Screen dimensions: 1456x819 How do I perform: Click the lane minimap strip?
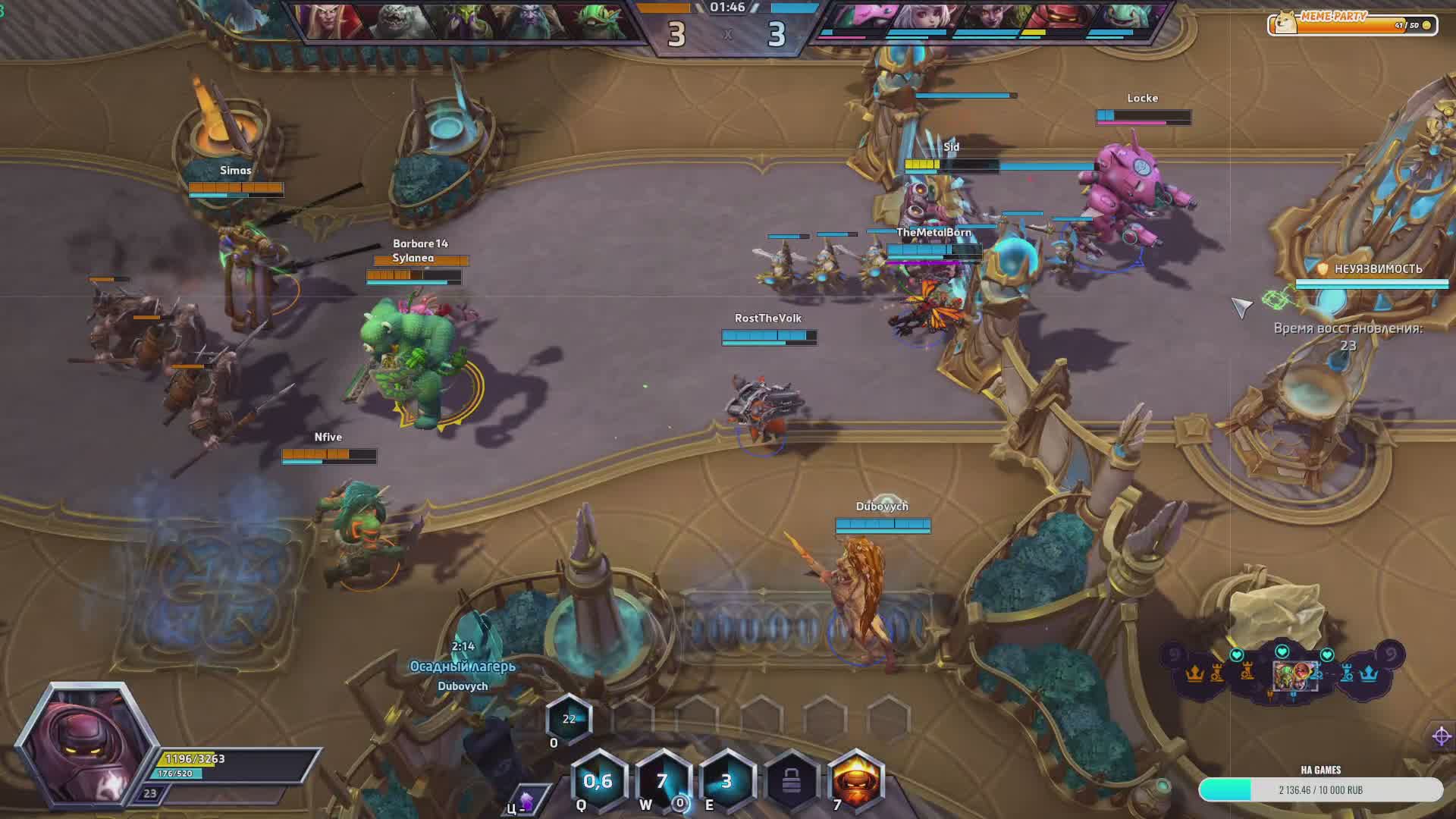(x=1282, y=673)
